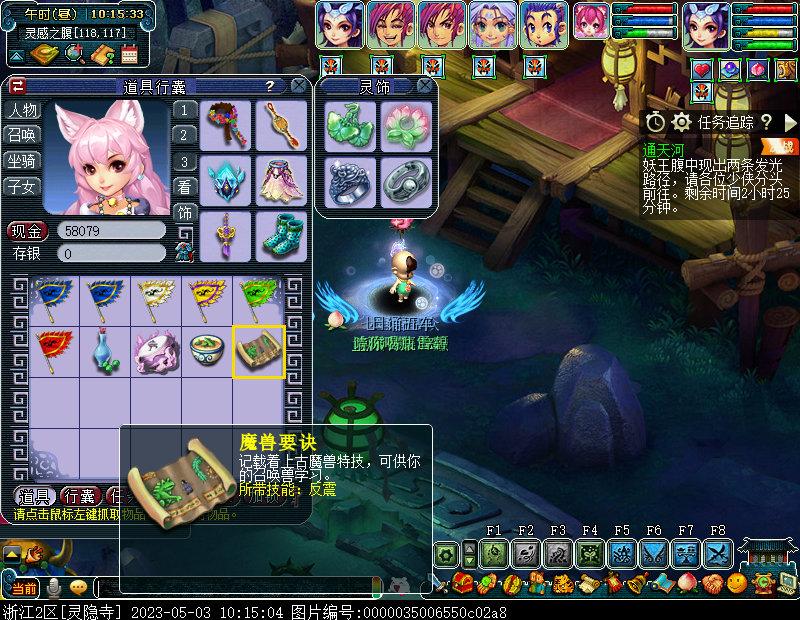Switch to the 行囊 bag tab
The height and width of the screenshot is (620, 800).
pyautogui.click(x=80, y=497)
